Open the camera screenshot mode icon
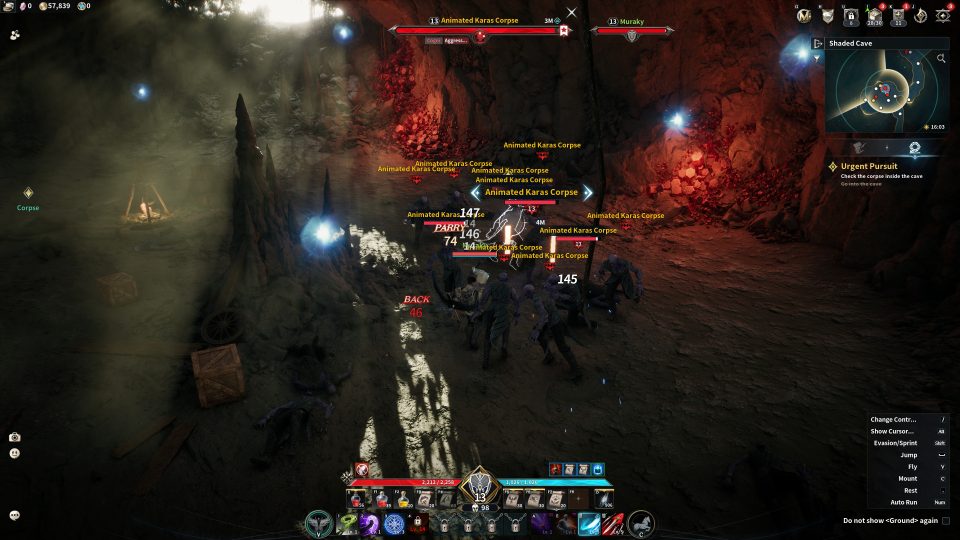 [x=15, y=437]
